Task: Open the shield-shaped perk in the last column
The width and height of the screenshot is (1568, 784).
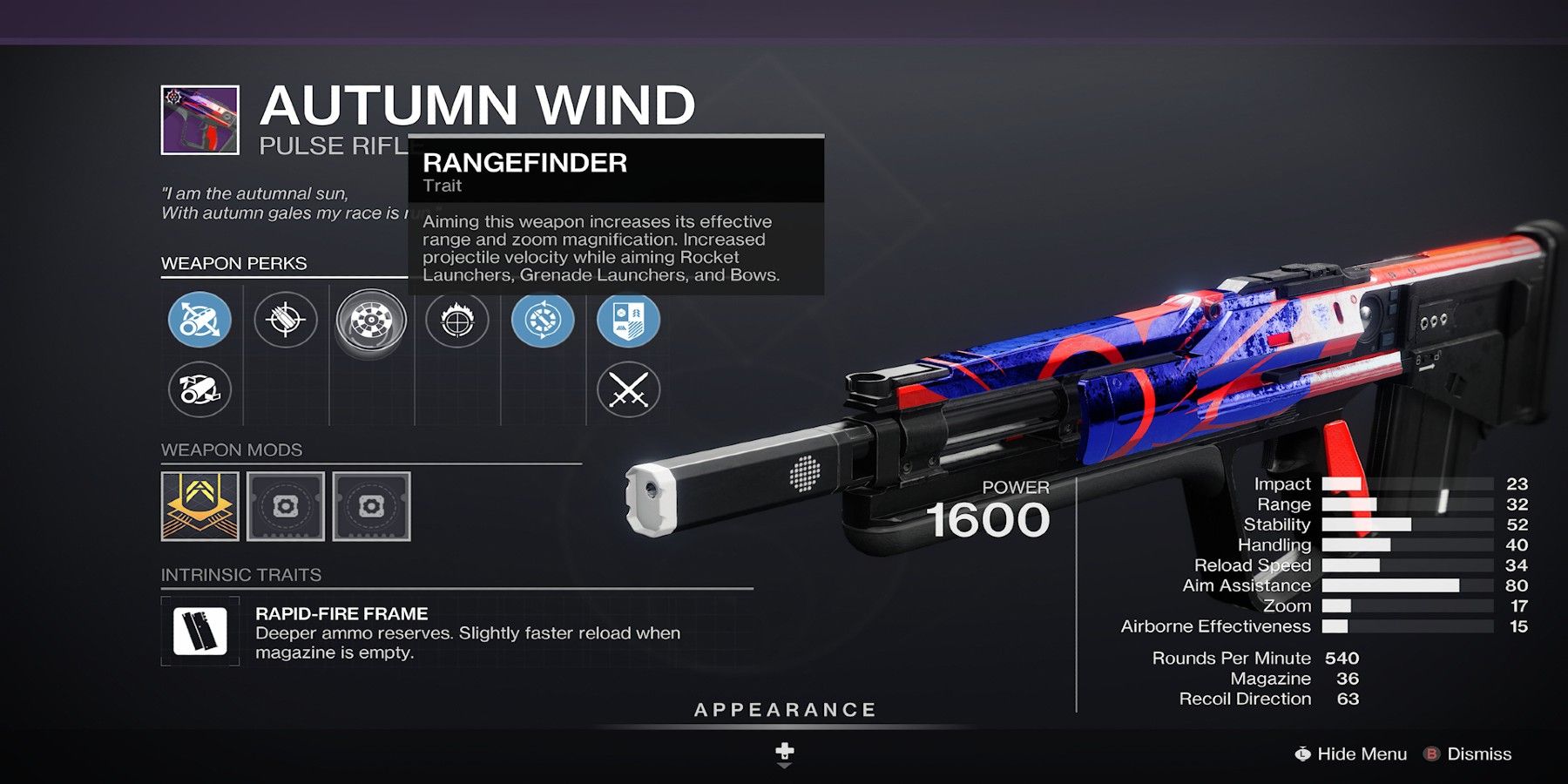Action: [x=628, y=321]
